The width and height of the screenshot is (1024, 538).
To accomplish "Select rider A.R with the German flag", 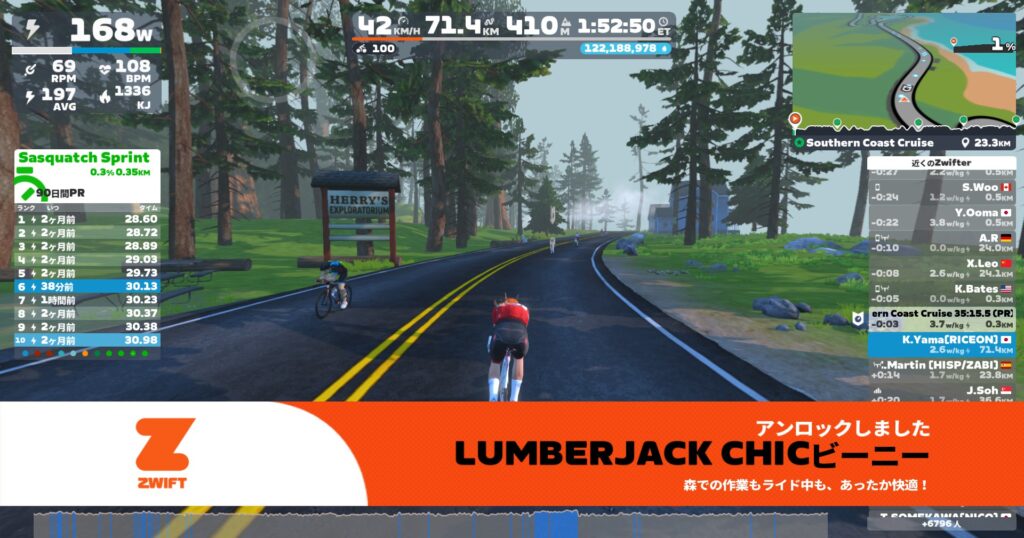I will [x=941, y=243].
